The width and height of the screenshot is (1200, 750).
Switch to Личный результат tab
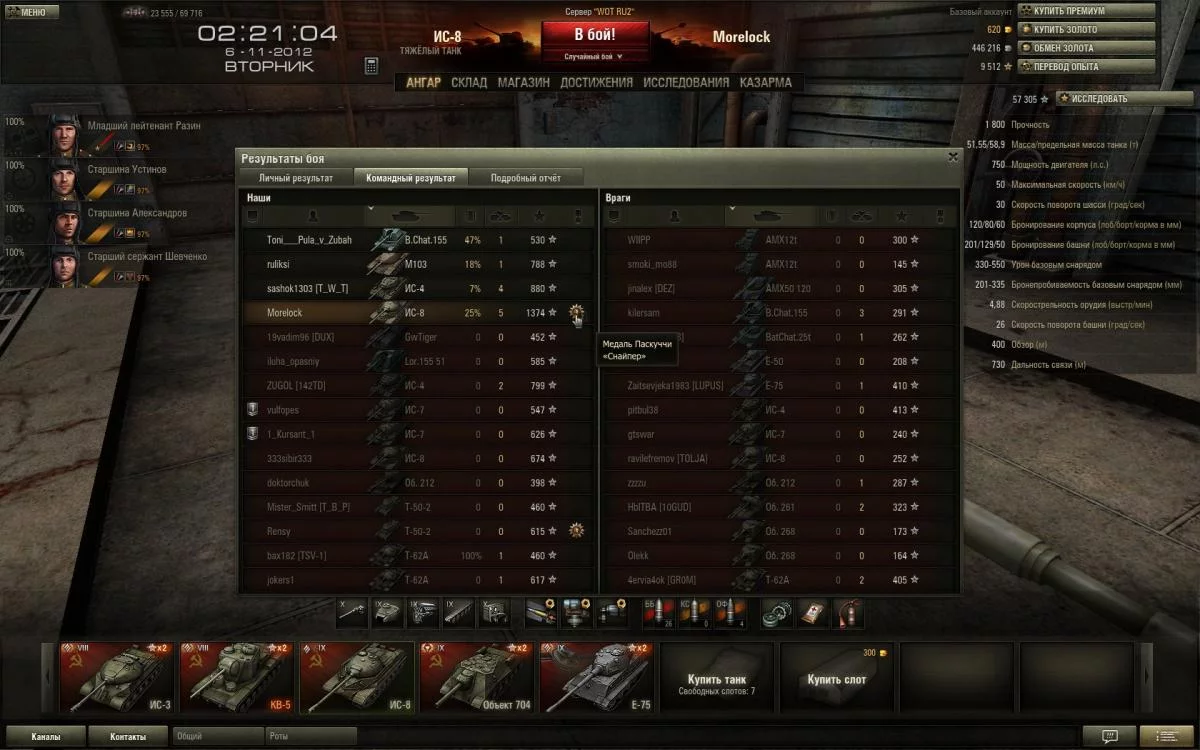pos(296,178)
